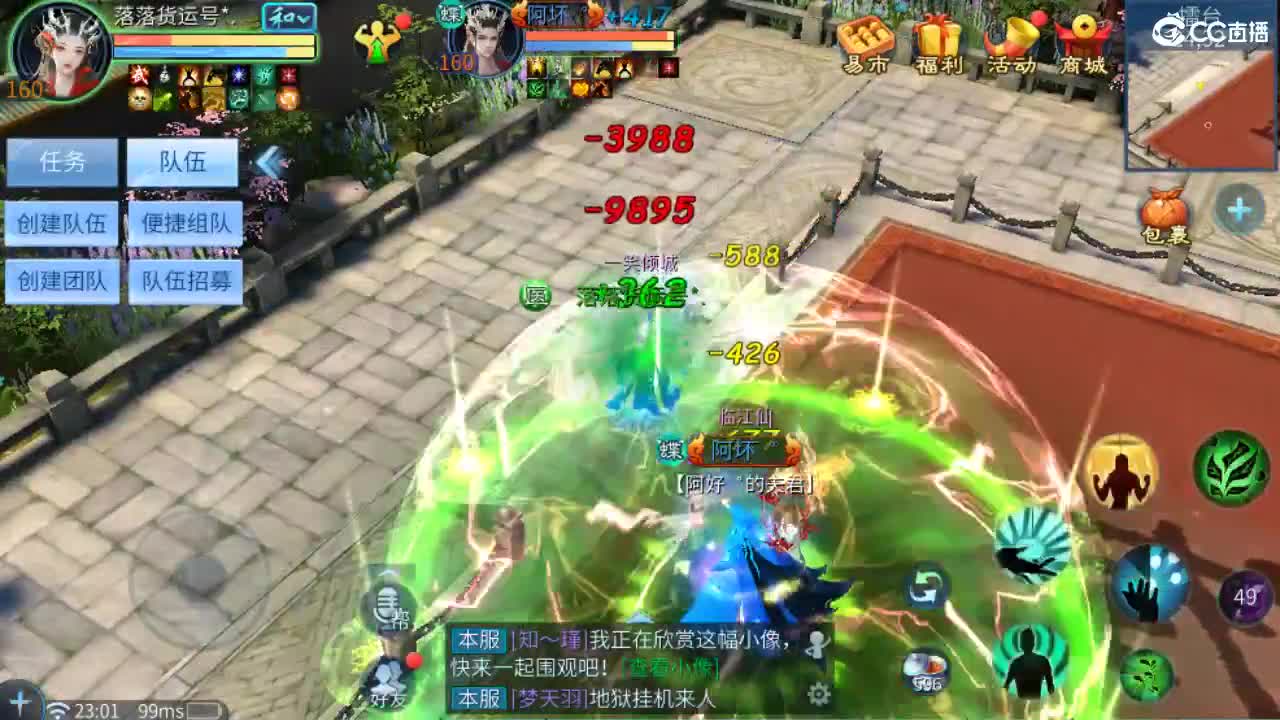Switch to the 队伍 tab
The image size is (1280, 720).
click(x=182, y=161)
